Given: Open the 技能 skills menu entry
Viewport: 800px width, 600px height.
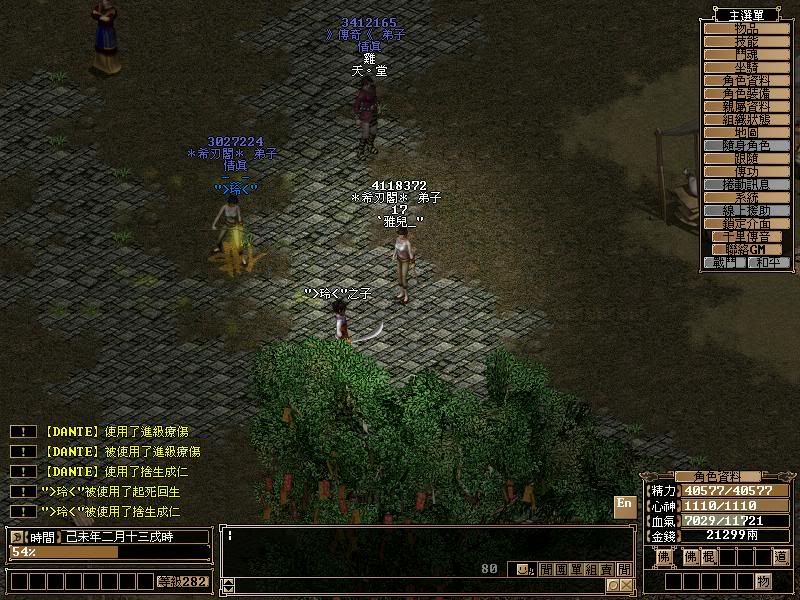Looking at the screenshot, I should point(746,42).
